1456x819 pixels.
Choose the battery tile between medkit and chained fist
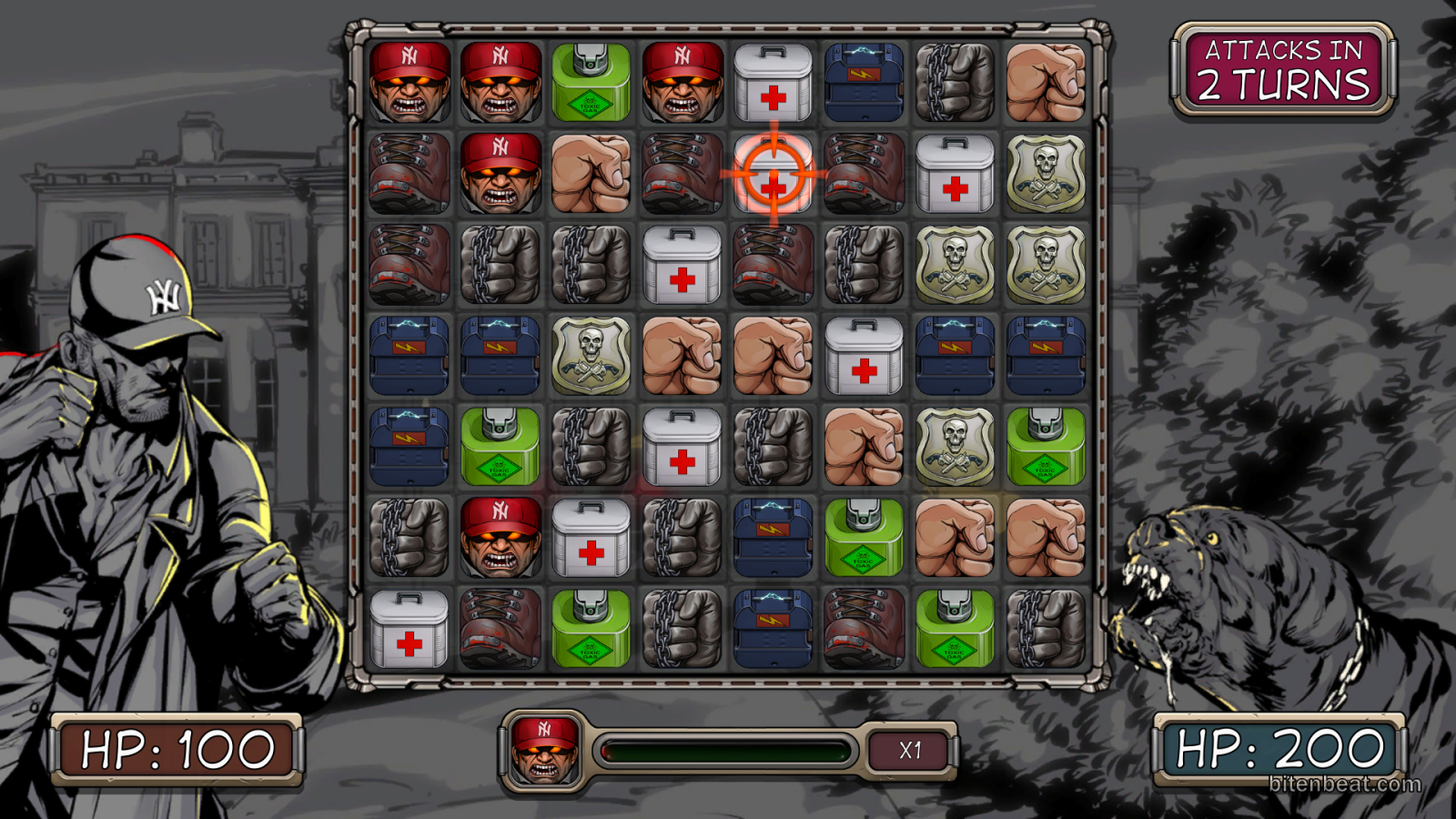point(864,82)
